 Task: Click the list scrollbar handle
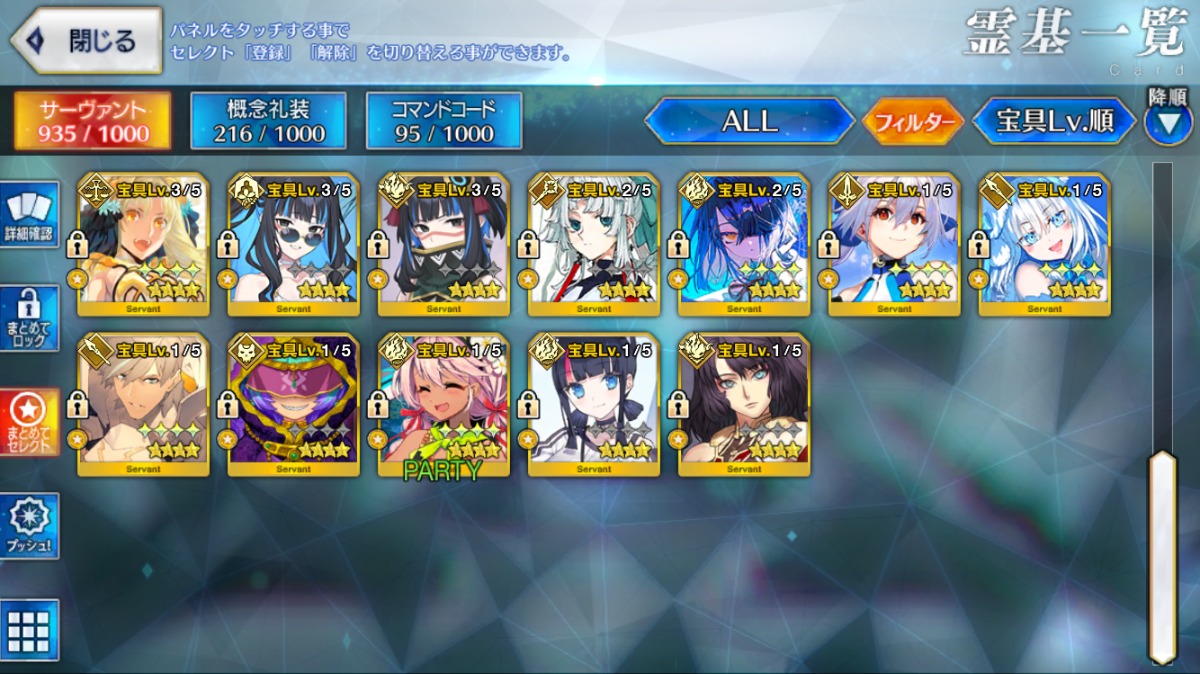[1161, 556]
